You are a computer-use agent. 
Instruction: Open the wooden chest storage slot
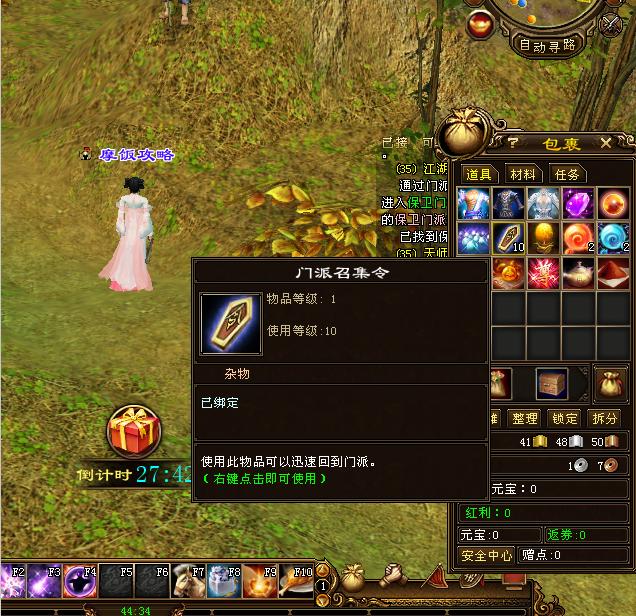tap(552, 382)
